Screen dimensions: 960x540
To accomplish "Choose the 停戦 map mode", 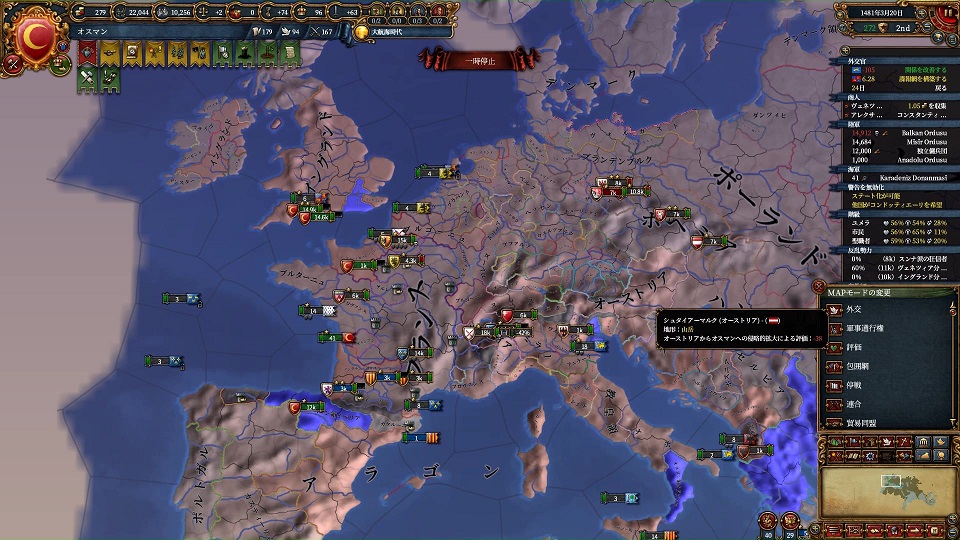I will (855, 386).
